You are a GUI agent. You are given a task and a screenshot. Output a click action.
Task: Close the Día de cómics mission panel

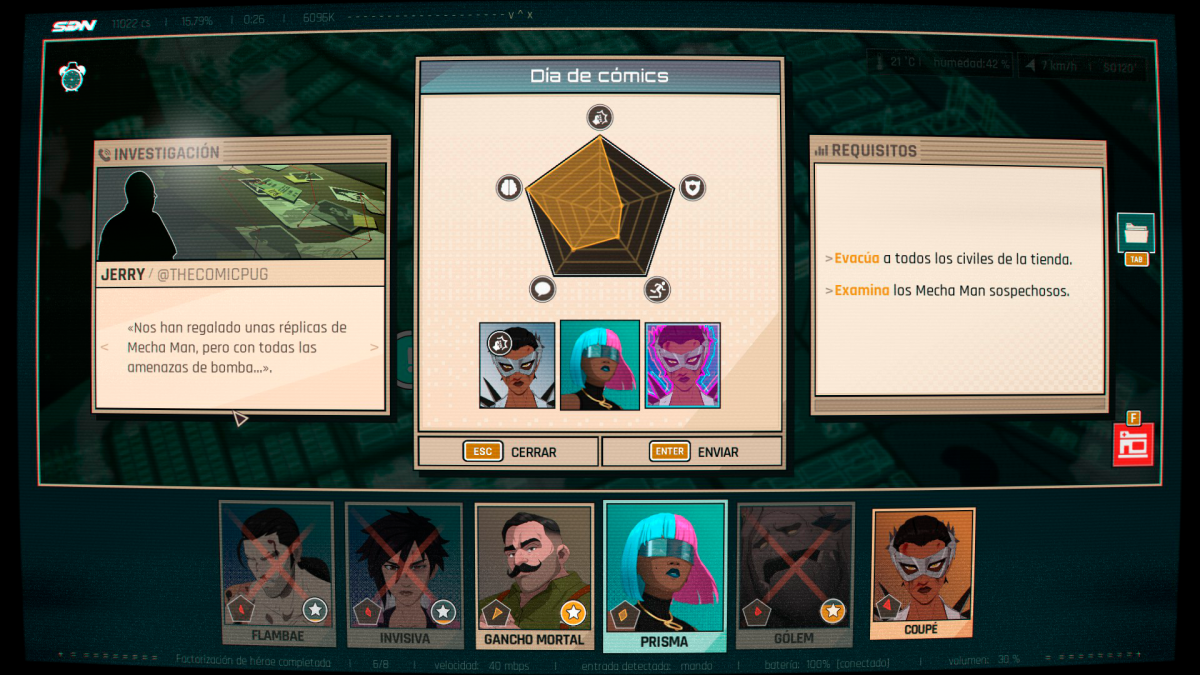click(508, 452)
